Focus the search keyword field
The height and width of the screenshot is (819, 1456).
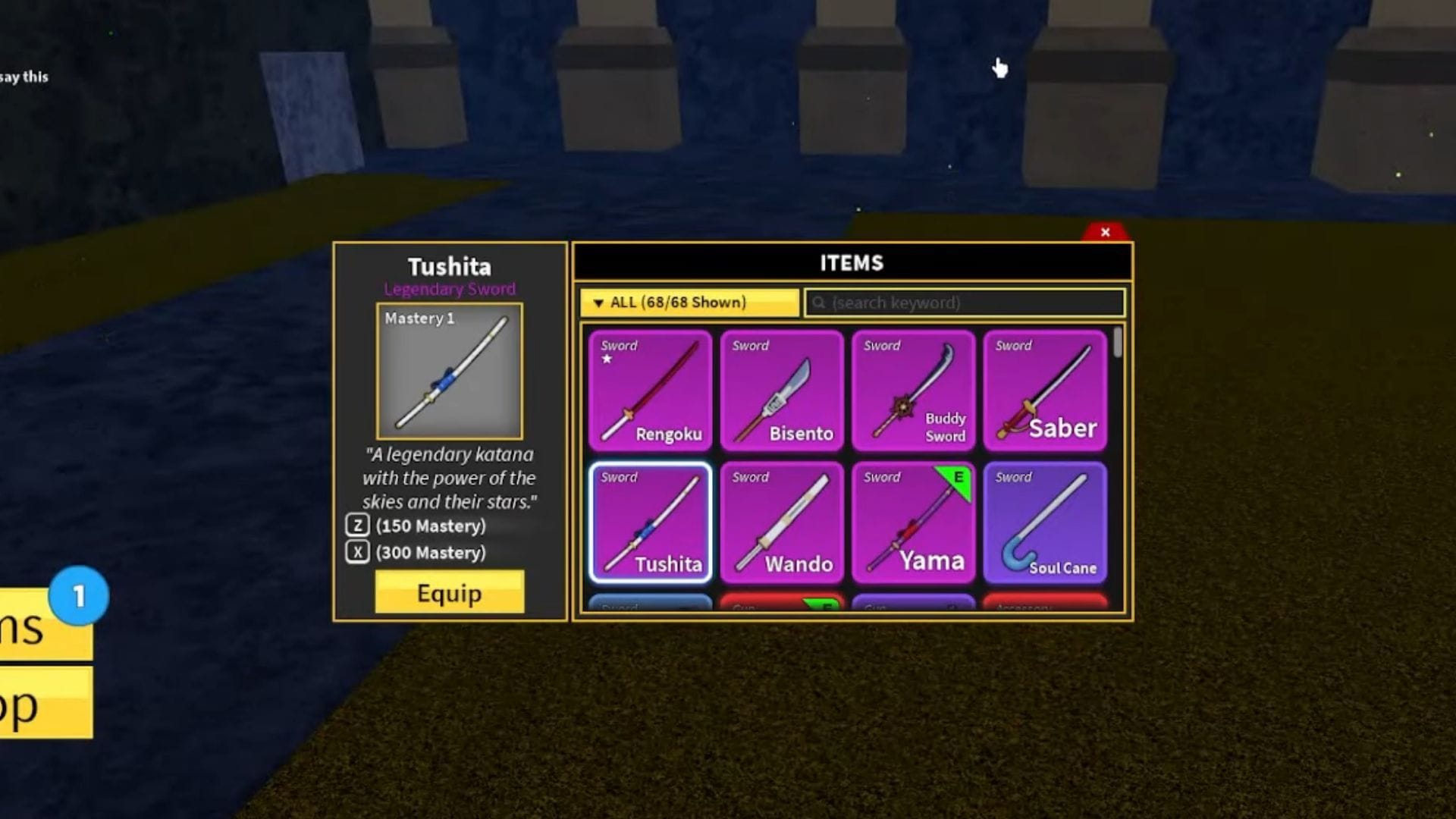coord(965,303)
